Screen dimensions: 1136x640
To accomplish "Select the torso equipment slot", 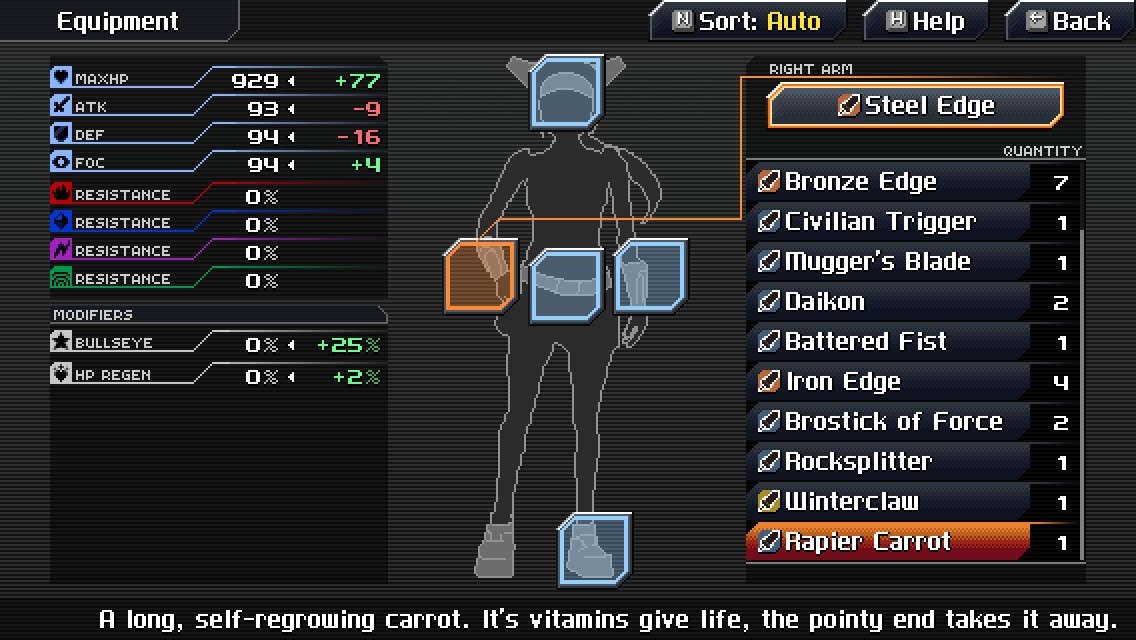I will [567, 286].
